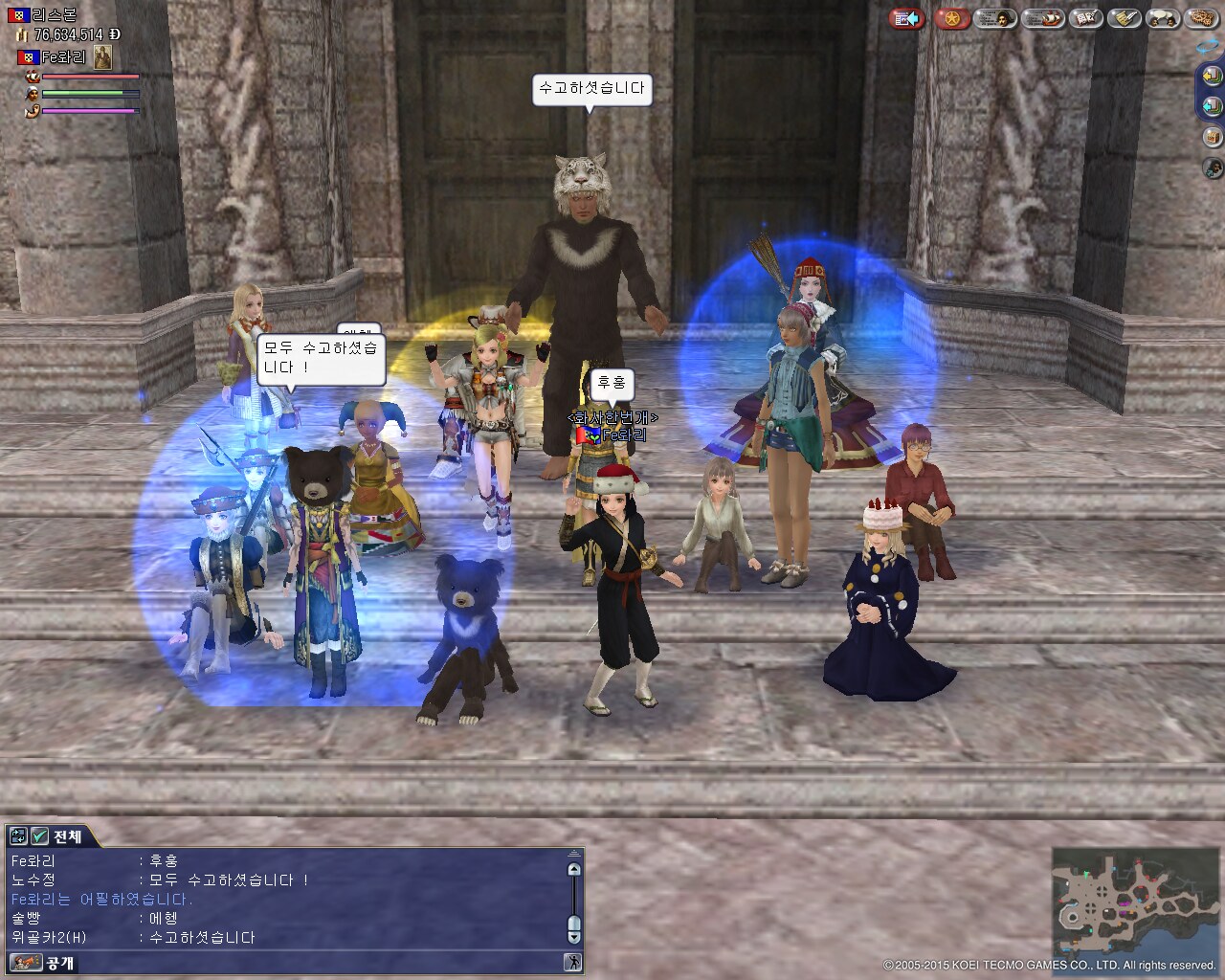
Task: Click the cyan arrow cards side button
Action: [1213, 106]
